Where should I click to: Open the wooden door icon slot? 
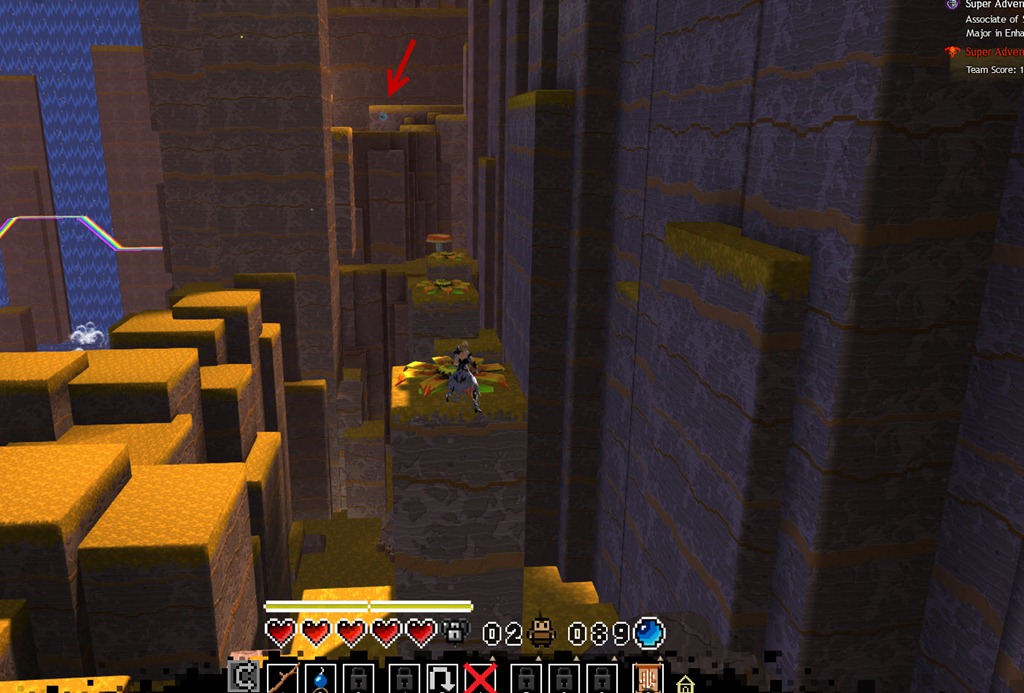[648, 679]
